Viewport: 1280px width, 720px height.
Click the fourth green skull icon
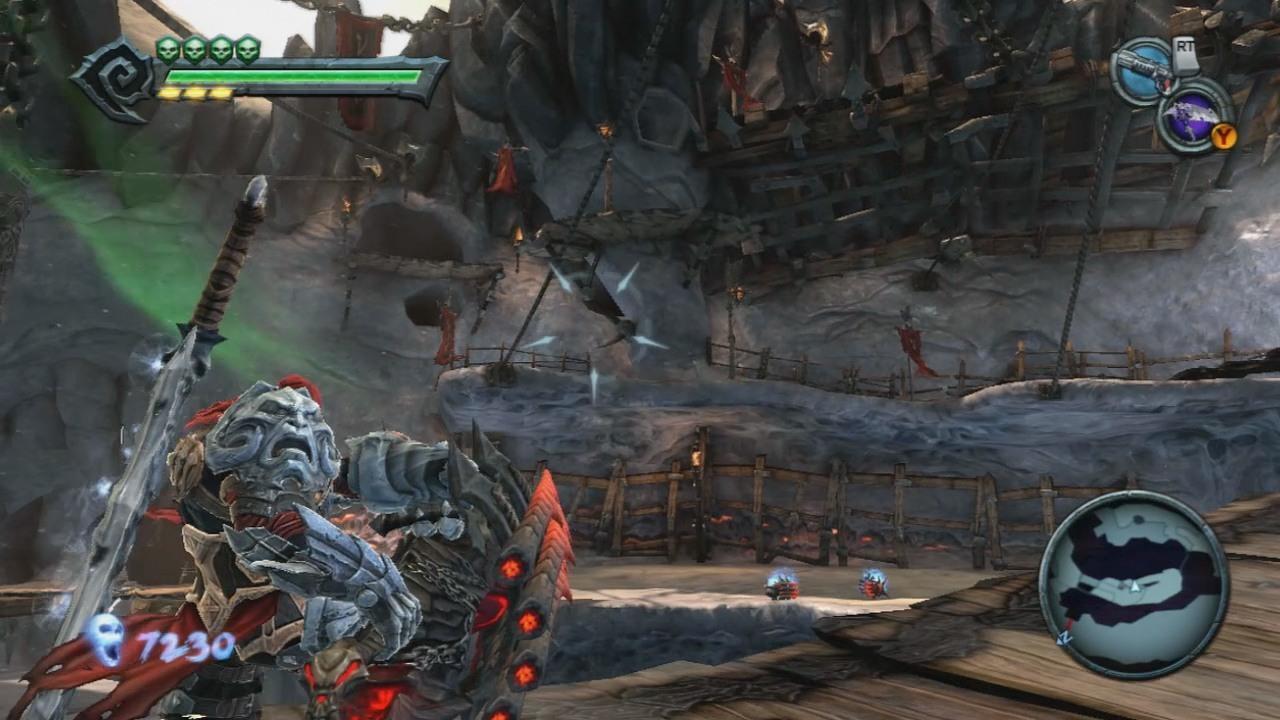245,52
